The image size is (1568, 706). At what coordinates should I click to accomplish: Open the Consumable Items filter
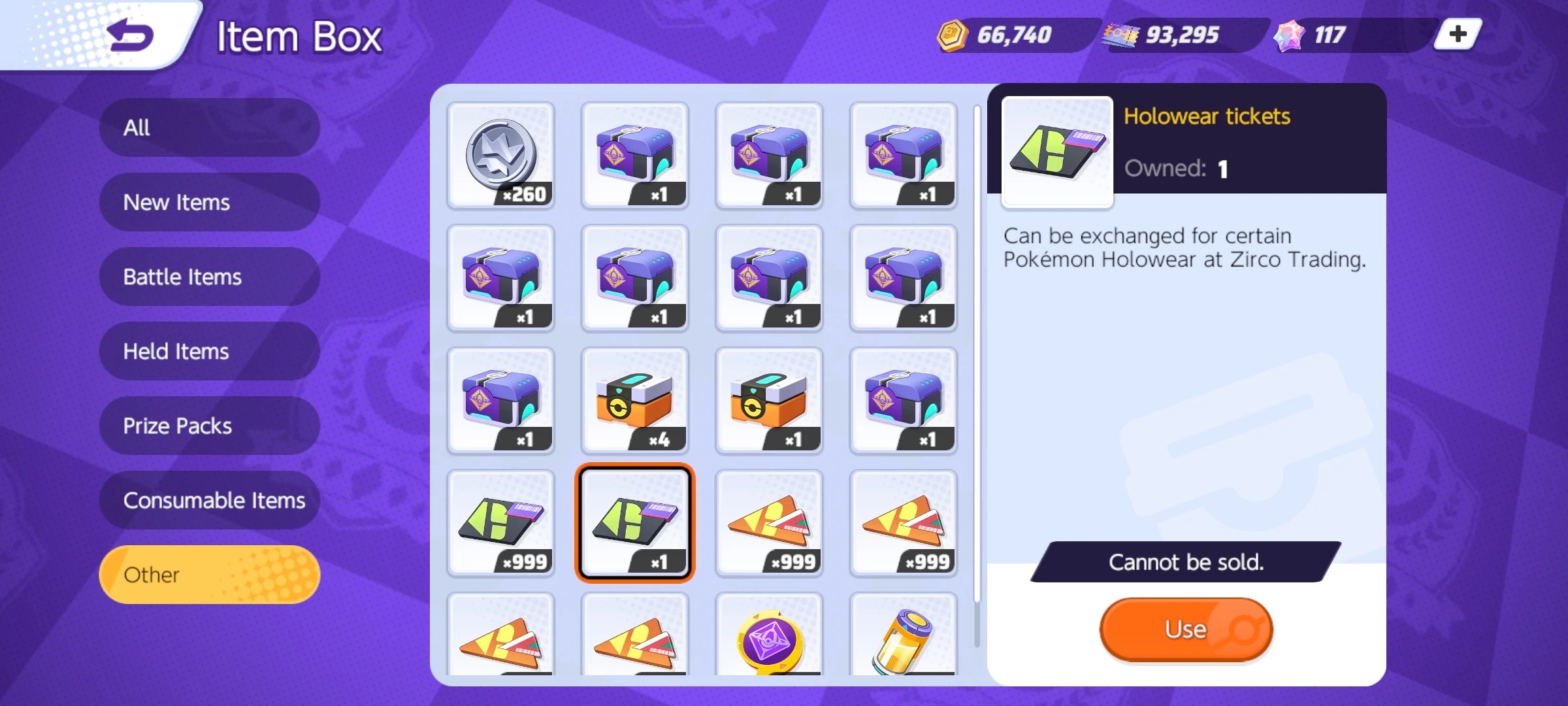[x=209, y=500]
